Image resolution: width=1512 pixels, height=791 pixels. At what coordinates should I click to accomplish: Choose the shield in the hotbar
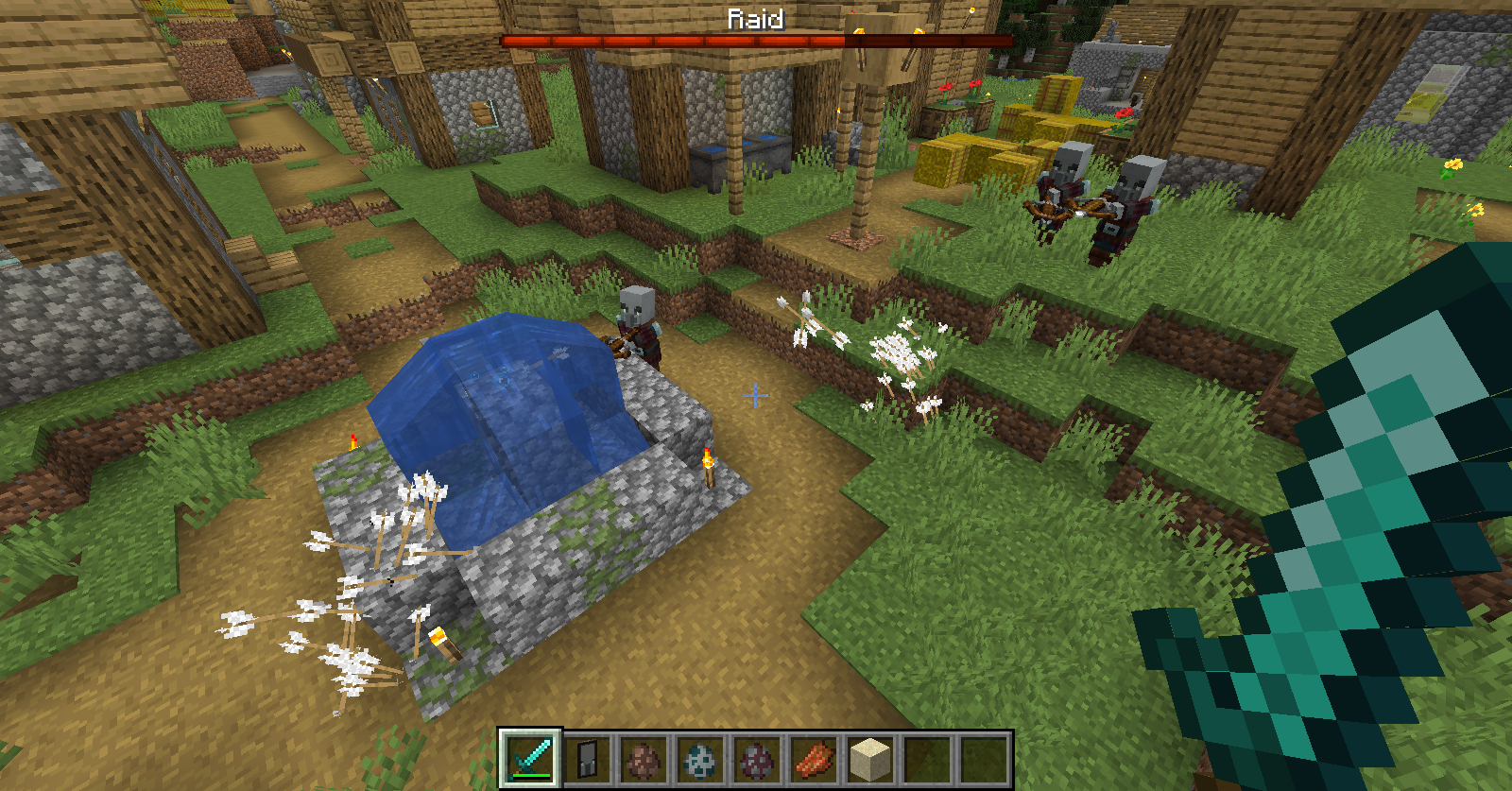pyautogui.click(x=587, y=758)
